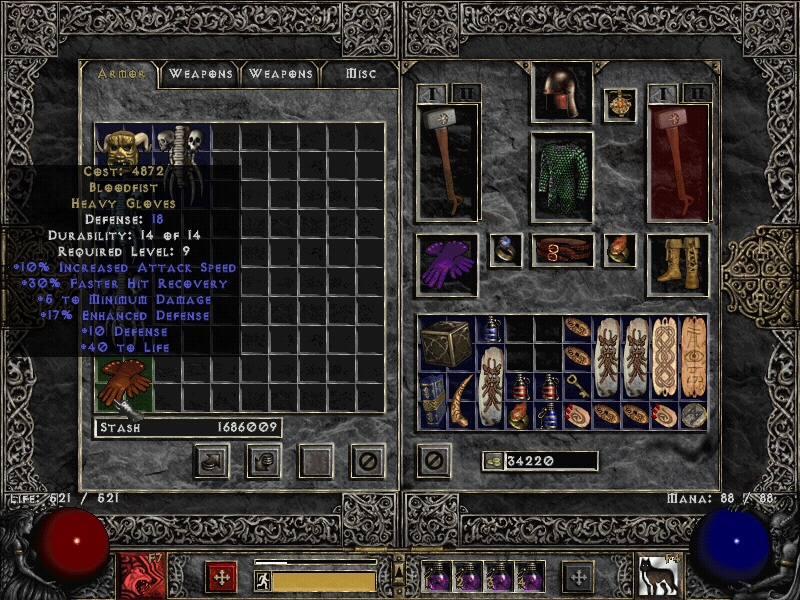Pick up the key in inventory
The height and width of the screenshot is (600, 800).
577,385
